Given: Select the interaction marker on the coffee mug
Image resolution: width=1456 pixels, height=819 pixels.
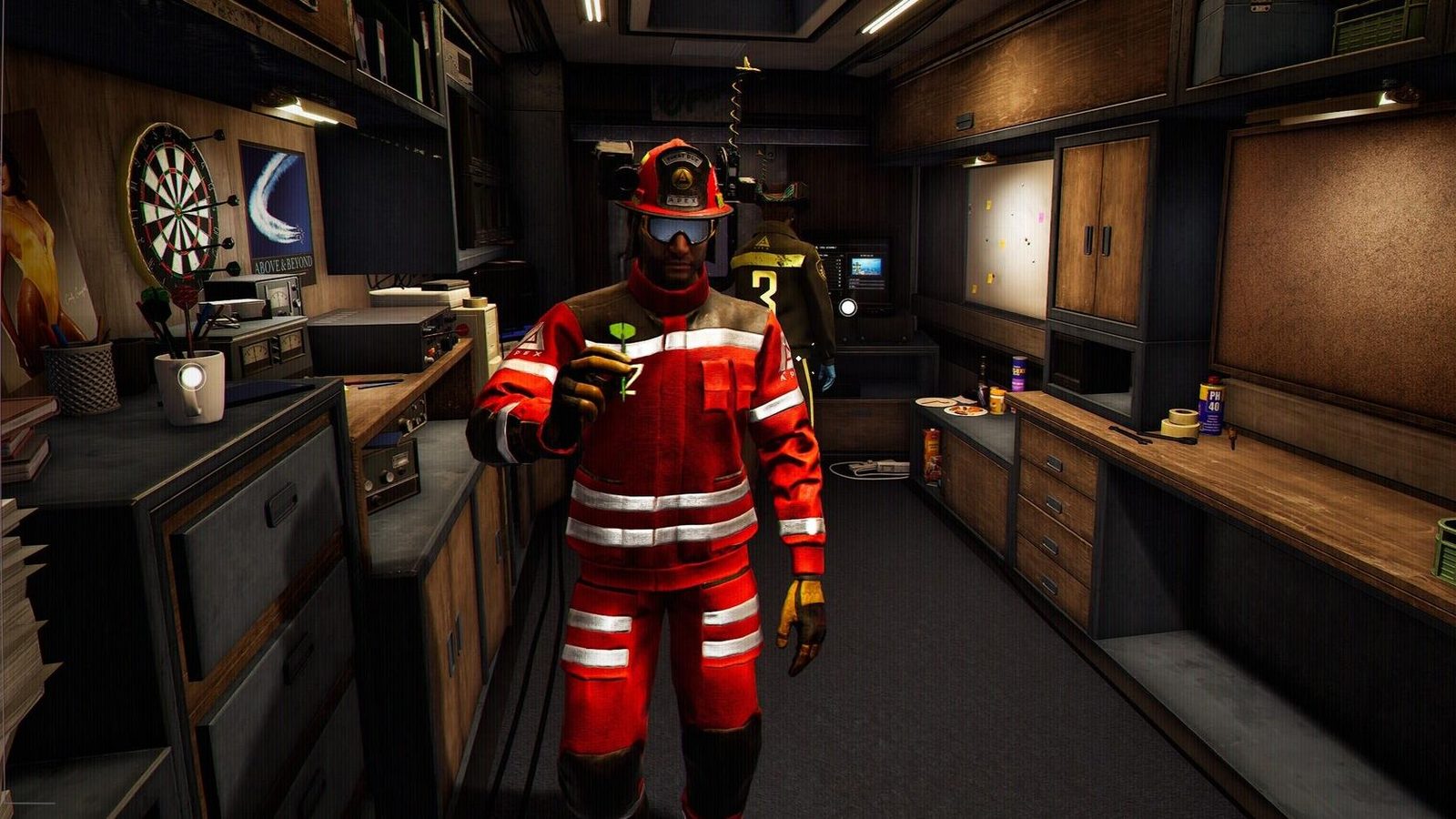Looking at the screenshot, I should pyautogui.click(x=191, y=375).
